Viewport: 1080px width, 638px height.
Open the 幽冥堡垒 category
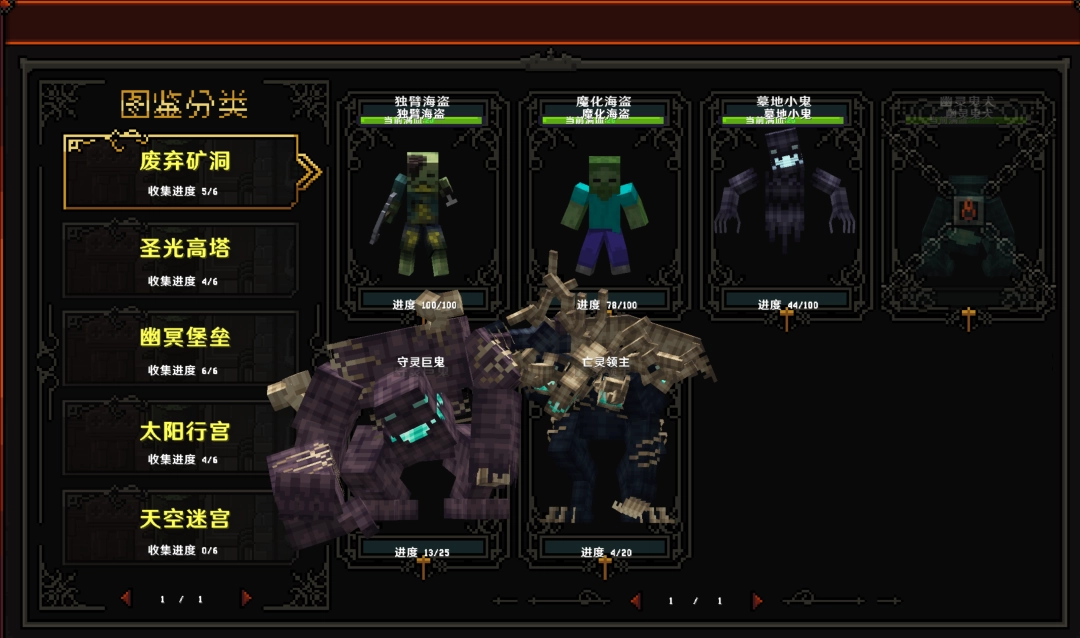(182, 348)
